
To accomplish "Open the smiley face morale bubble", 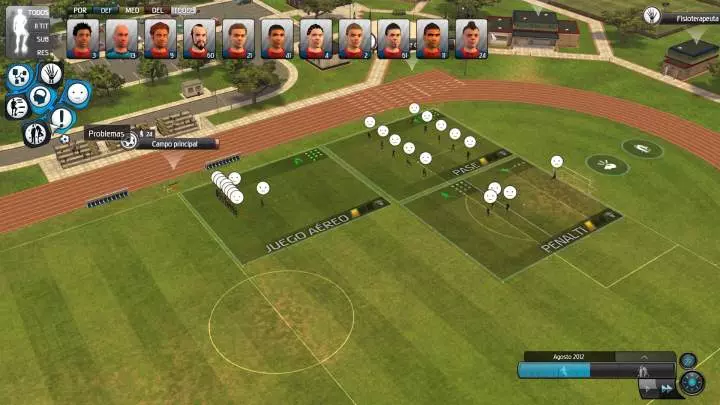I will tap(78, 93).
